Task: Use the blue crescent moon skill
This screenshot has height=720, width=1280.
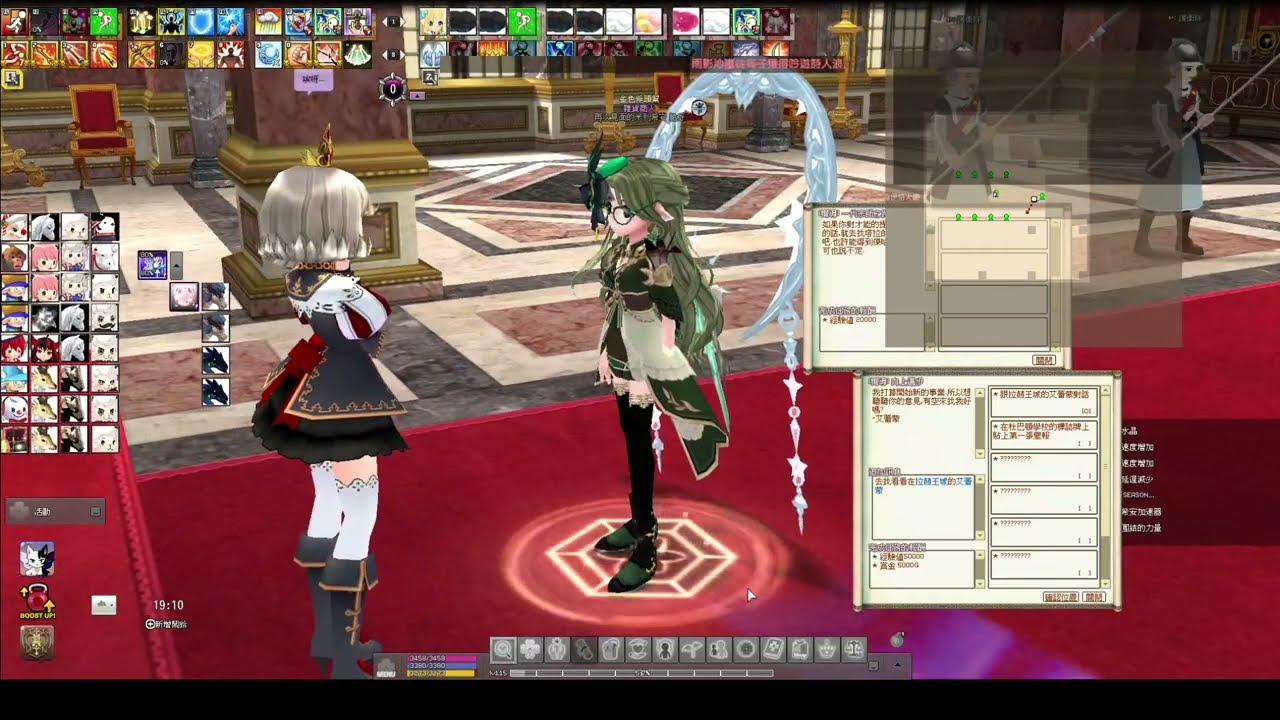Action: (268, 54)
